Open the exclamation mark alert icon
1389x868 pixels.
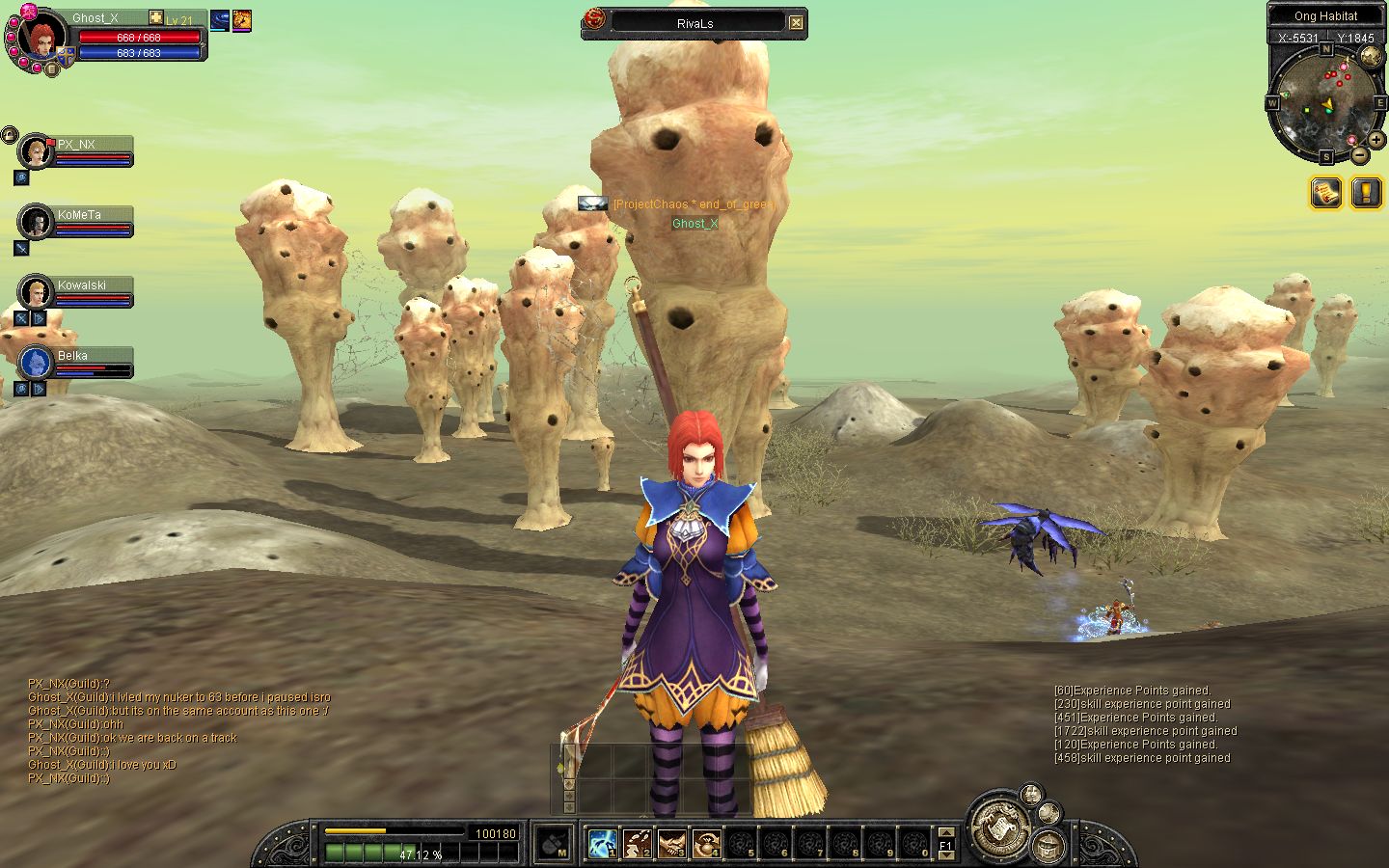click(x=1366, y=193)
